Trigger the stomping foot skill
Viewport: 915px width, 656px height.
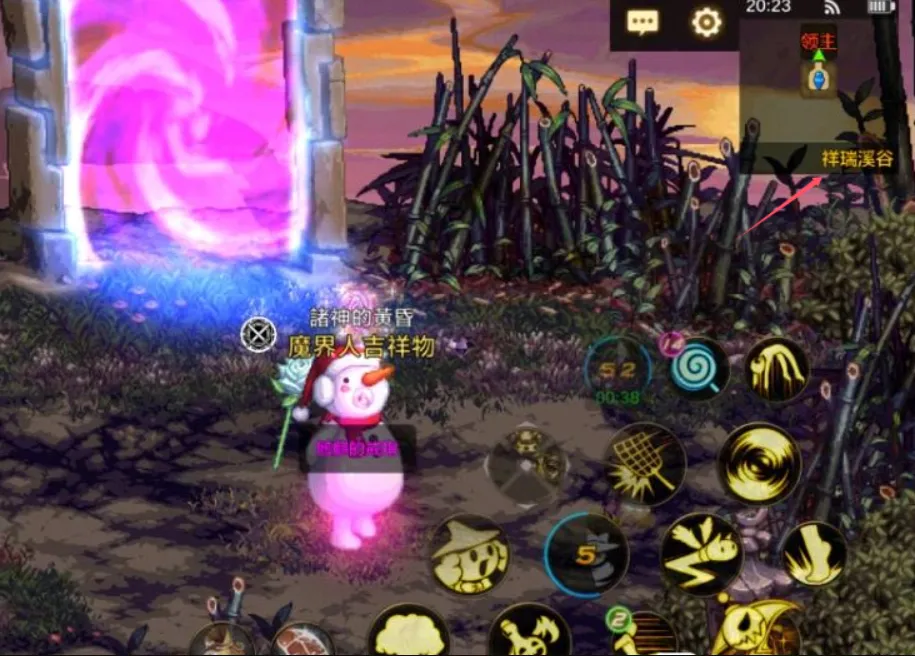[813, 553]
